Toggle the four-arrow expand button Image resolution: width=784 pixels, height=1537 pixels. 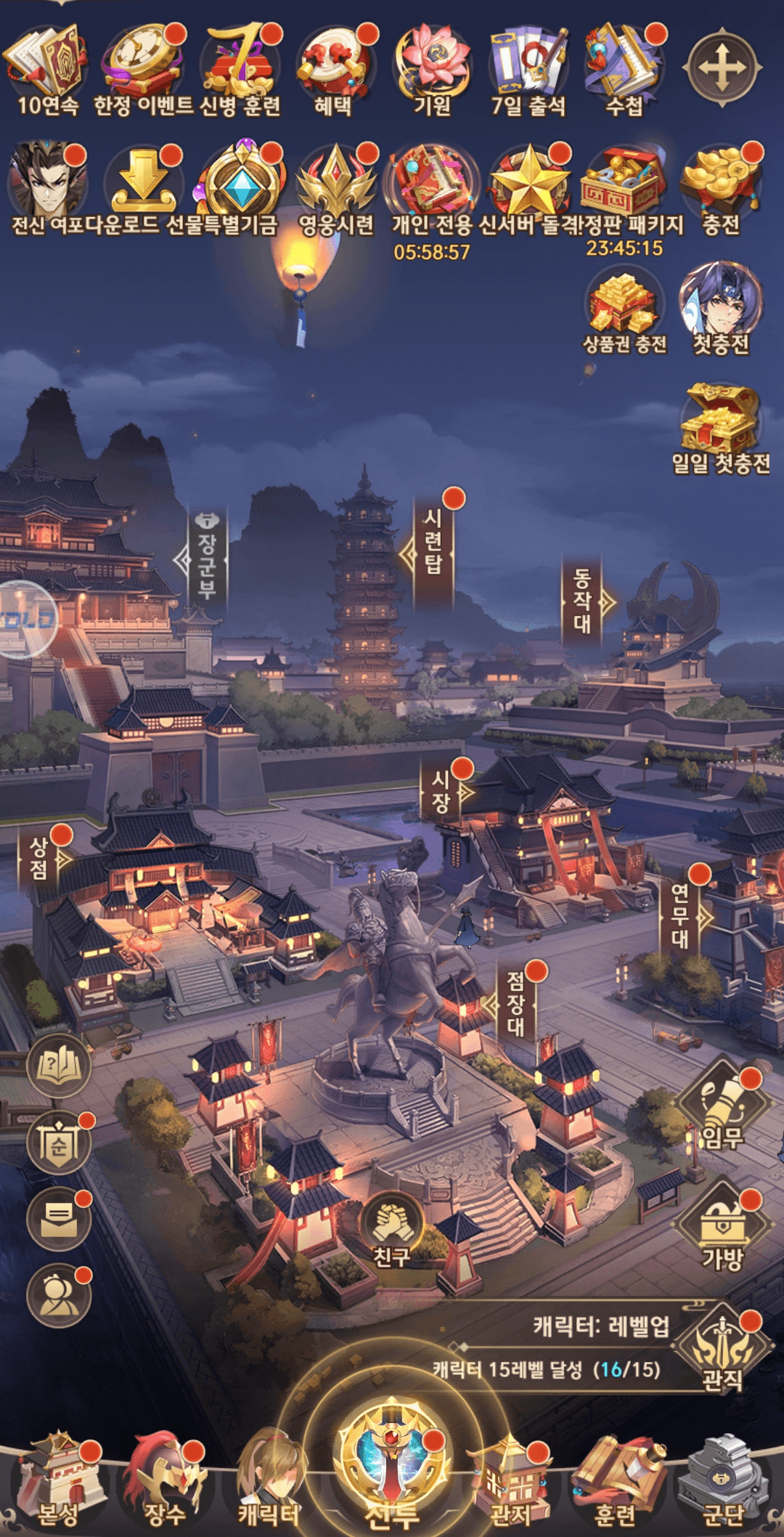pyautogui.click(x=723, y=68)
